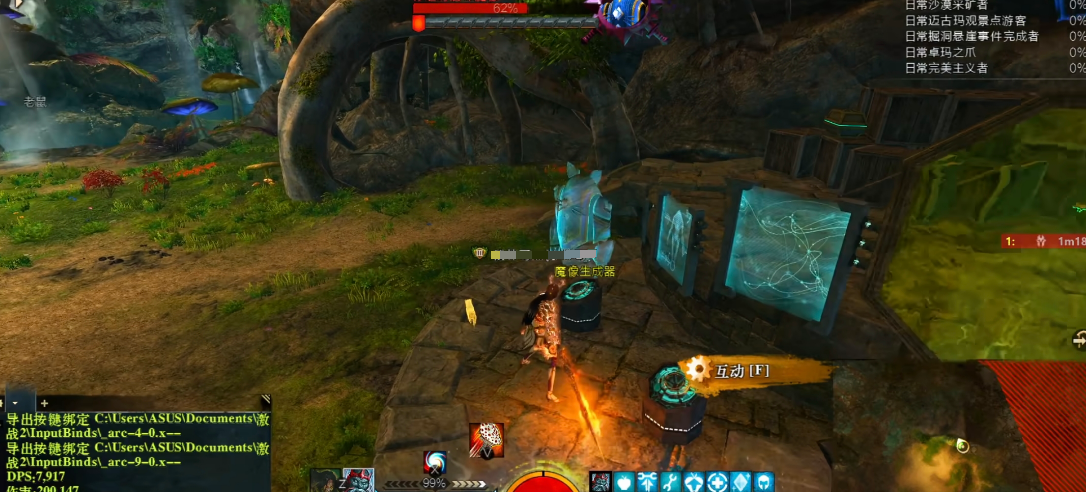This screenshot has width=1086, height=492.
Task: Activate the blue swirl mount skill icon
Action: (x=435, y=463)
